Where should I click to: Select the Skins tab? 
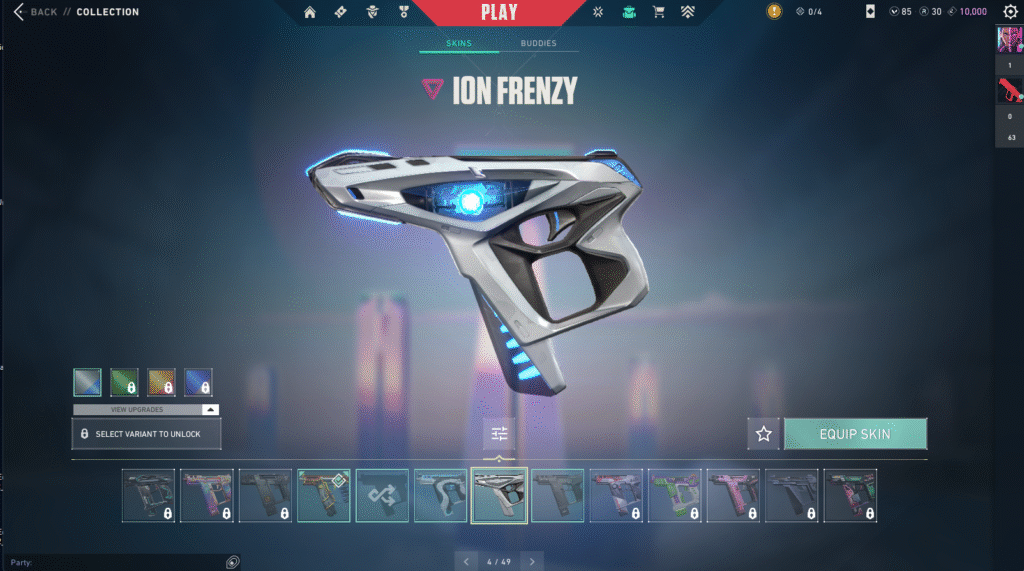459,44
